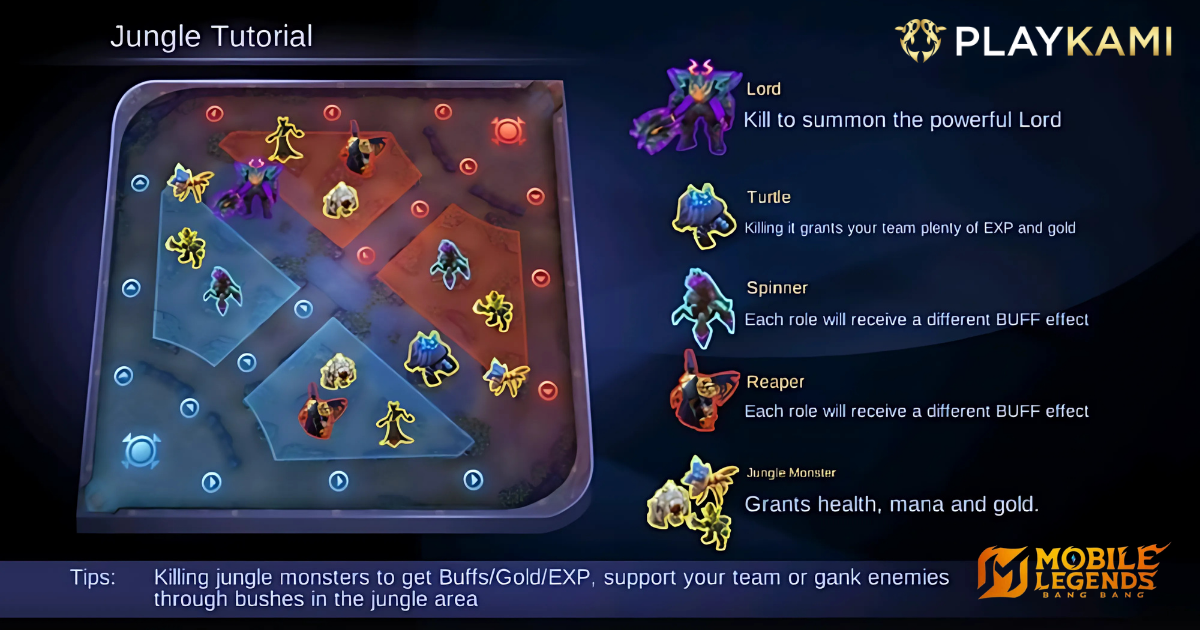Click the red team base marker on map

[x=508, y=131]
